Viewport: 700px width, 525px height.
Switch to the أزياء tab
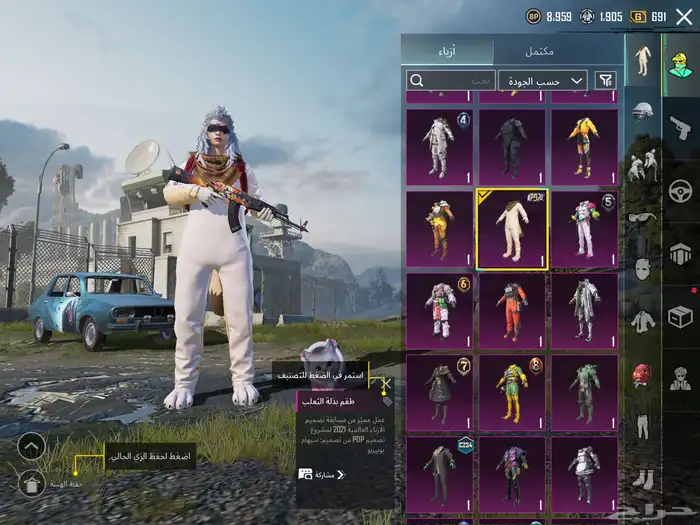tap(448, 51)
